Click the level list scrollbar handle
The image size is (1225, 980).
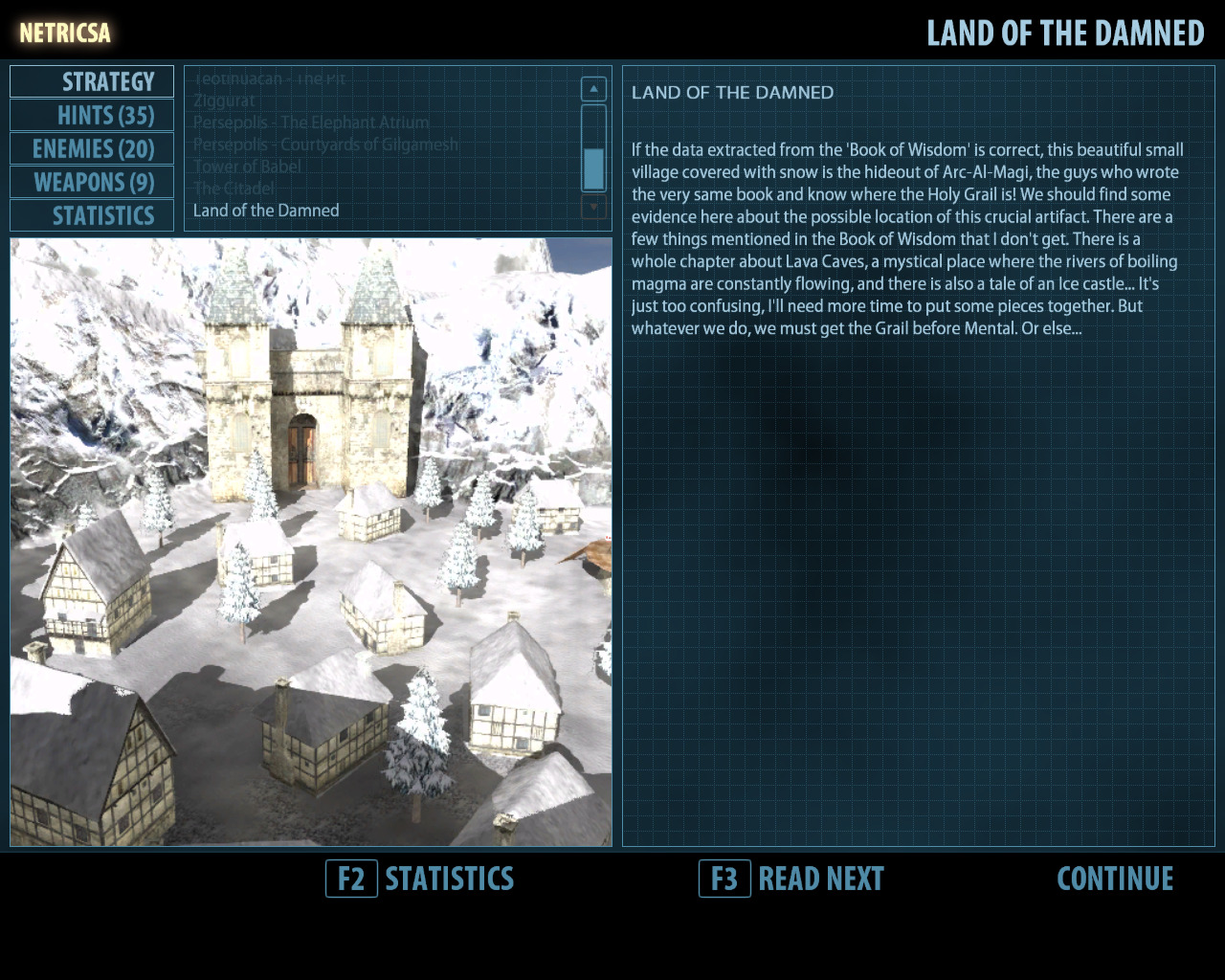click(593, 168)
